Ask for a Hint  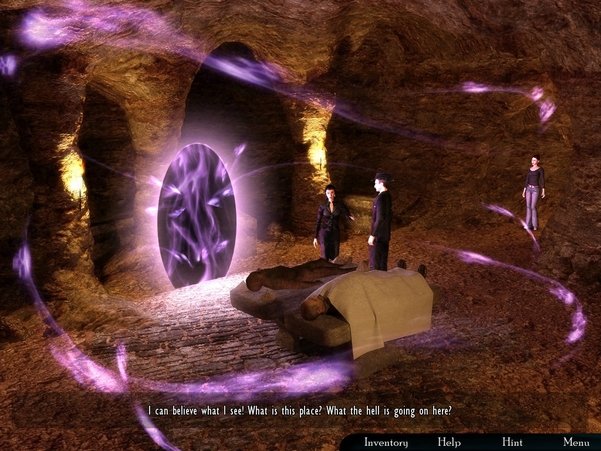tap(512, 442)
